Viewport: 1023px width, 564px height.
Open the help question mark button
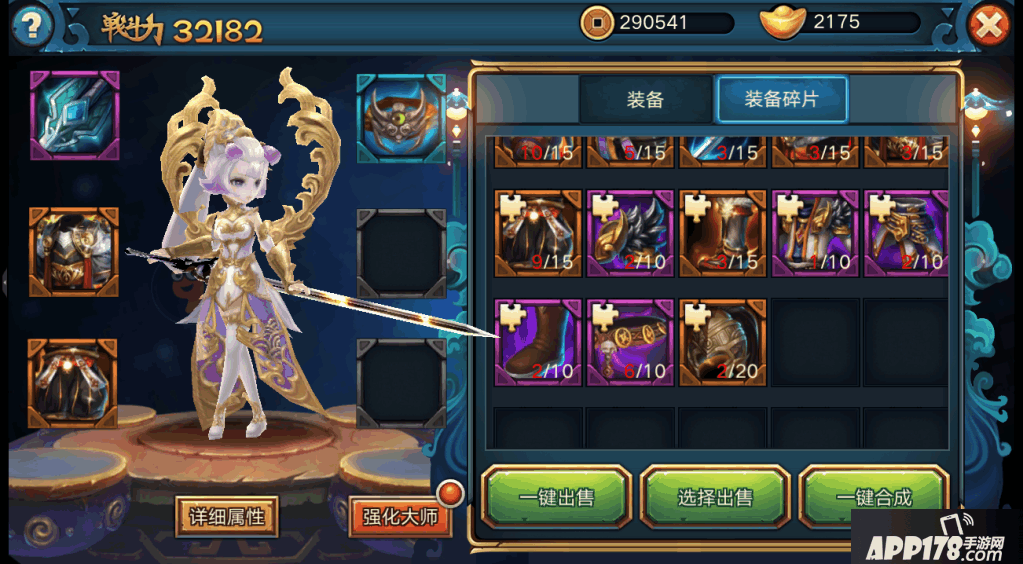click(x=32, y=25)
